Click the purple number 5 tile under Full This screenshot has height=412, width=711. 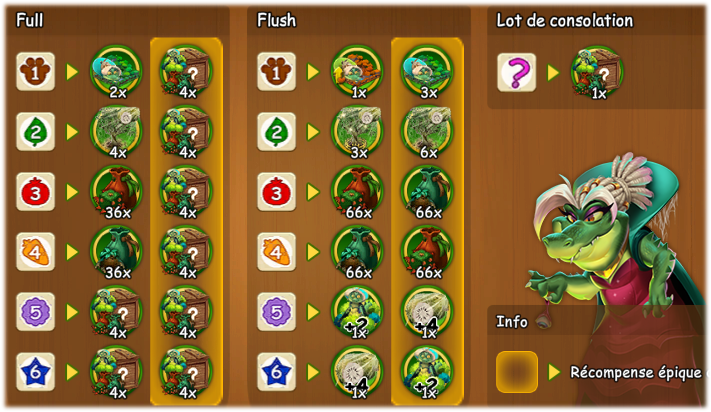(x=35, y=312)
